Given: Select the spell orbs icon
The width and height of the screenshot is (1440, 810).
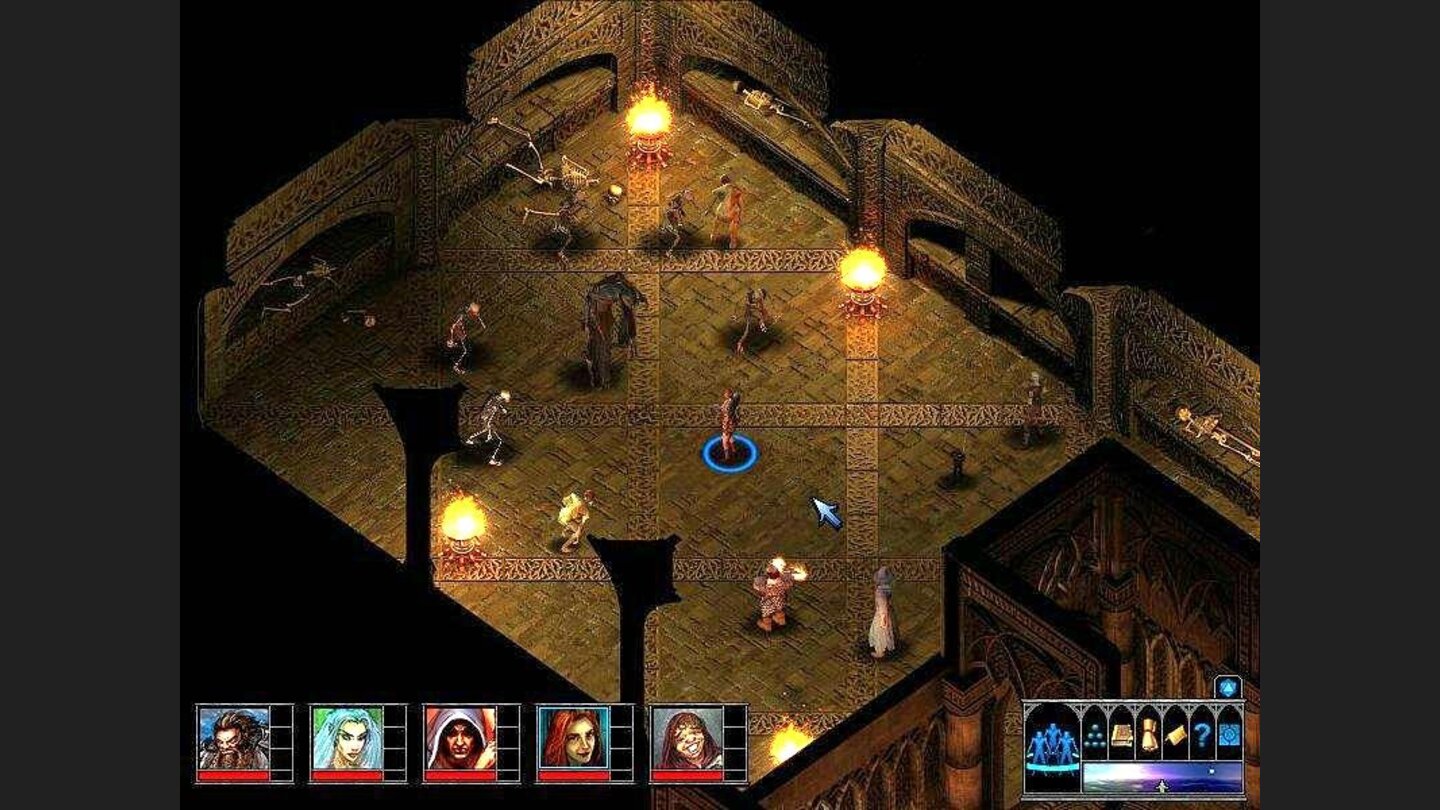Looking at the screenshot, I should click(1095, 735).
